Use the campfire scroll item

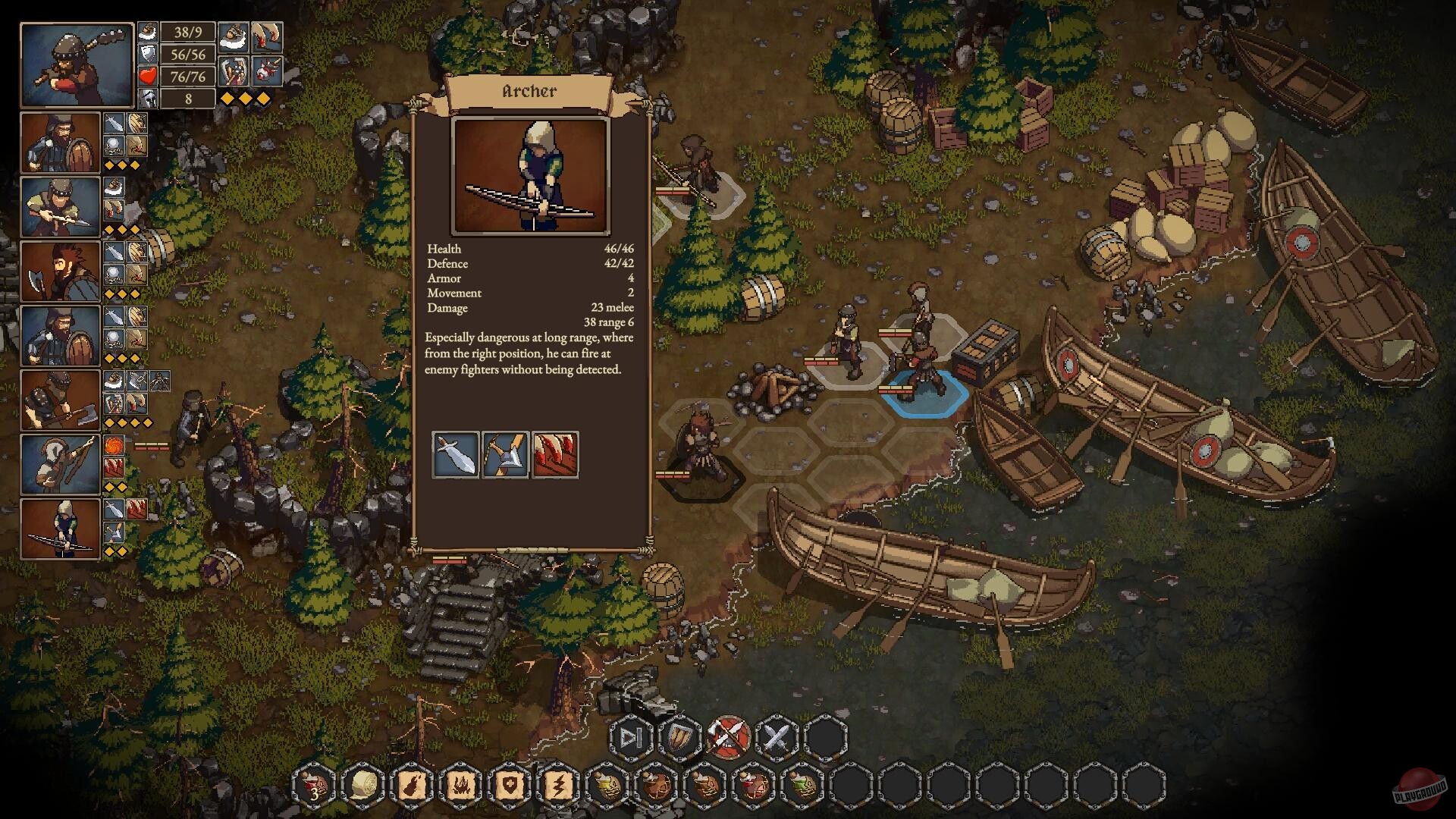(462, 786)
